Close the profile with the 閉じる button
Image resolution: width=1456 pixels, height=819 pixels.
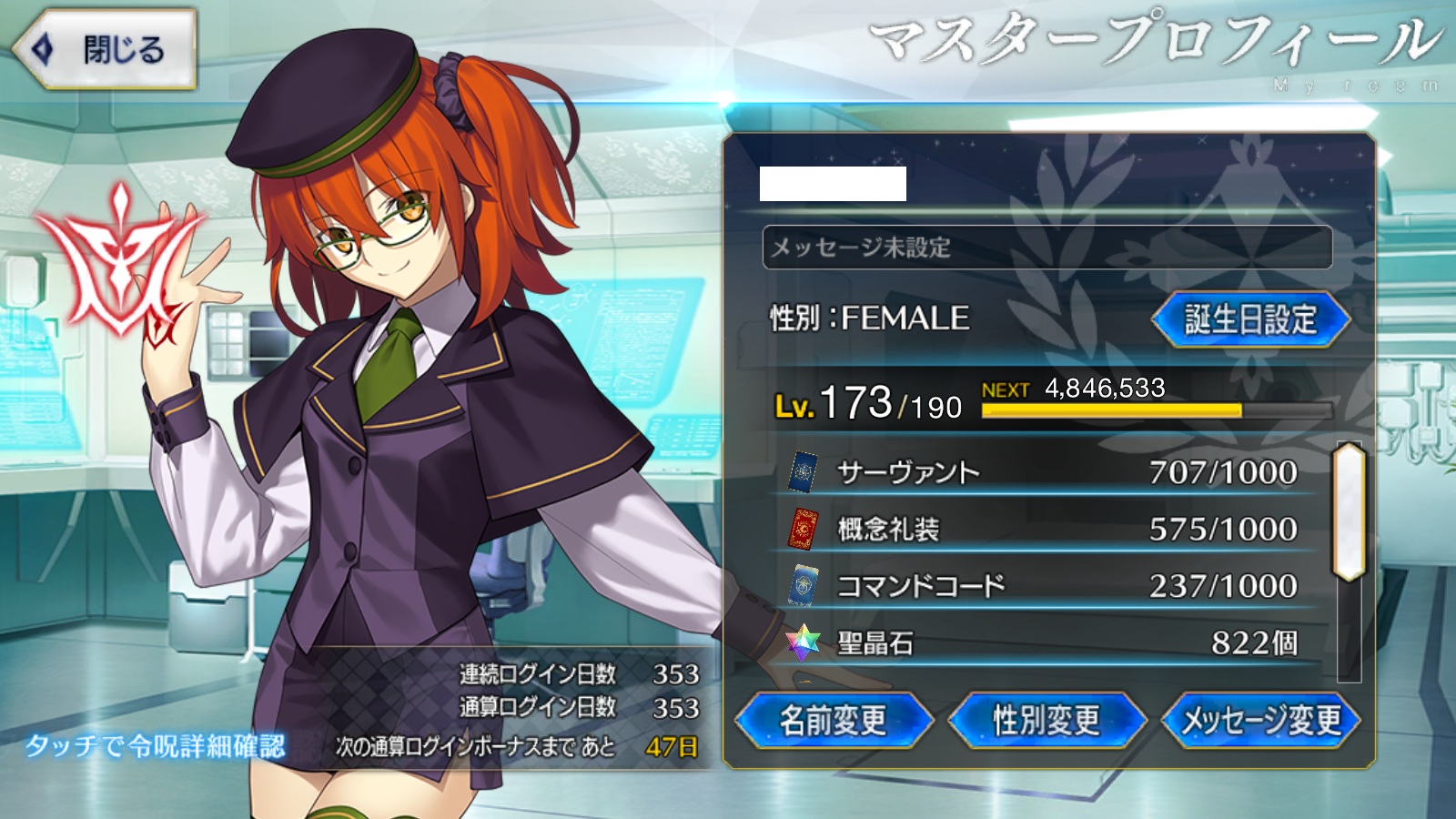(105, 49)
